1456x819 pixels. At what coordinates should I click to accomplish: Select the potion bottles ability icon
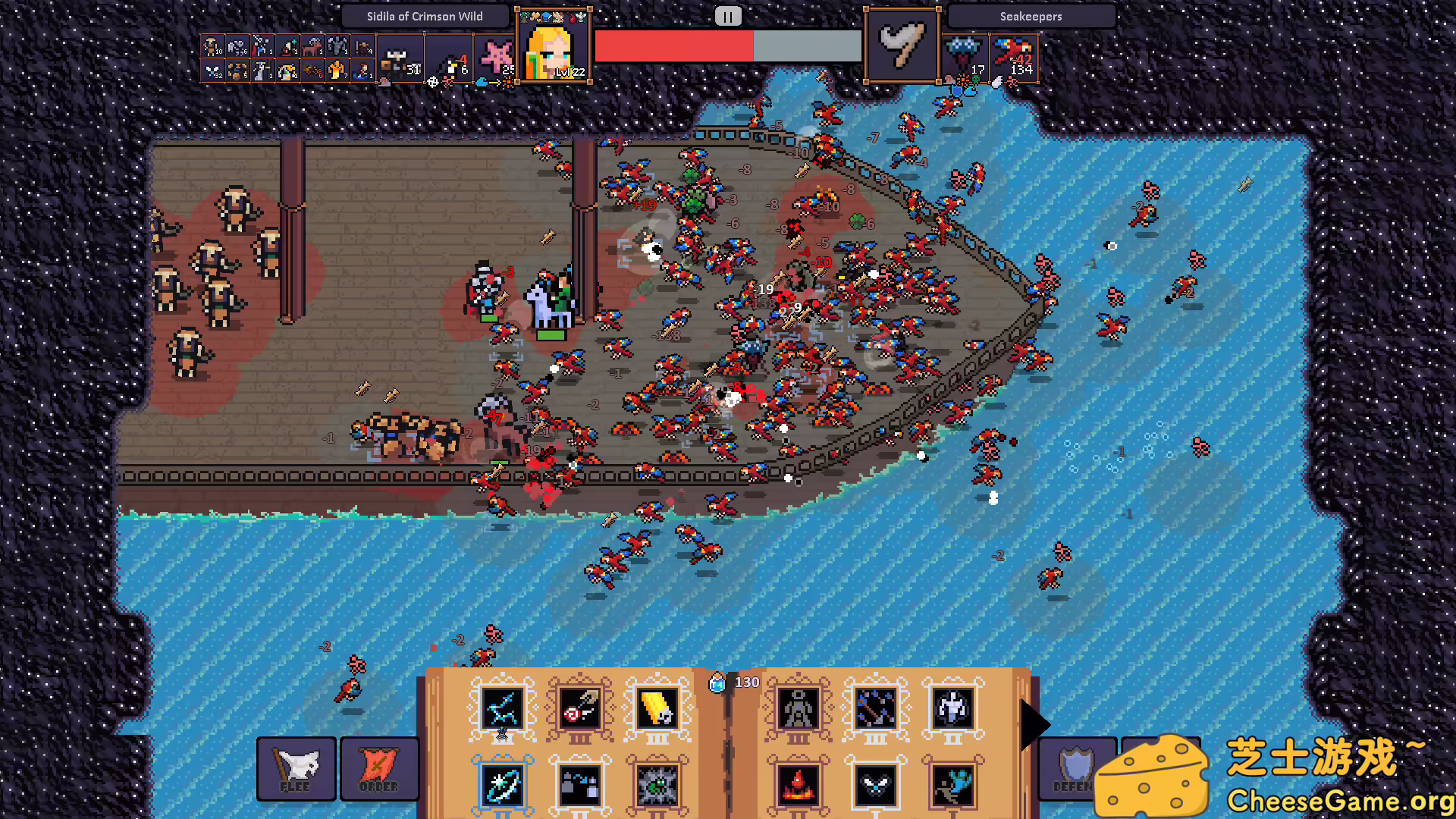click(579, 786)
